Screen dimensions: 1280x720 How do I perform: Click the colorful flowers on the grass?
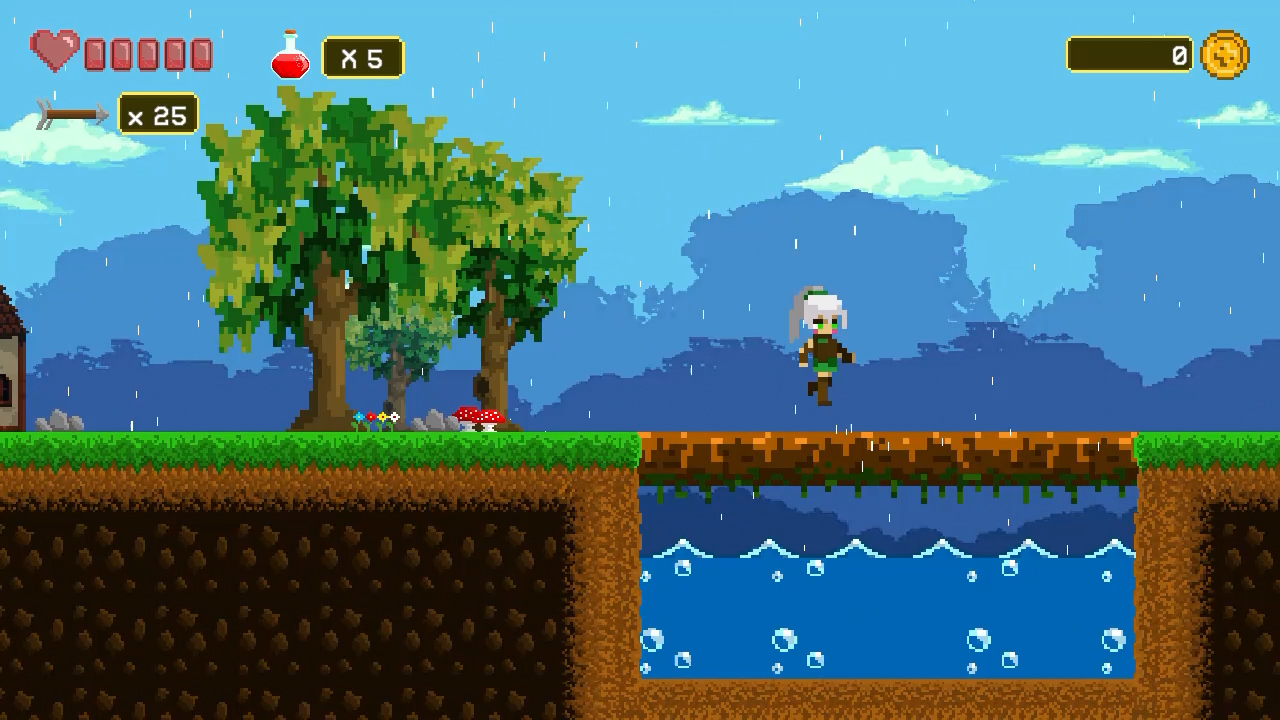coord(375,418)
